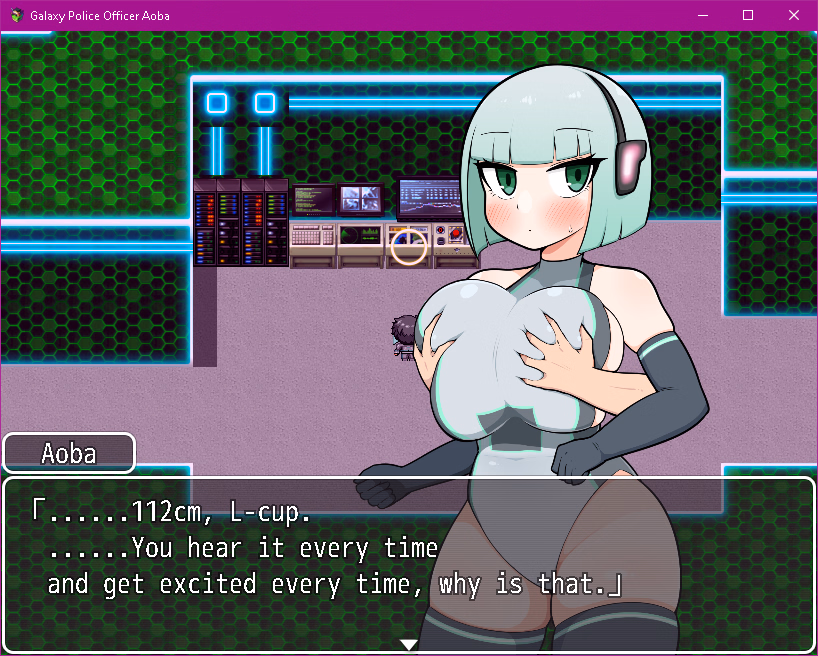Minimize the game window
818x656 pixels.
pyautogui.click(x=702, y=15)
